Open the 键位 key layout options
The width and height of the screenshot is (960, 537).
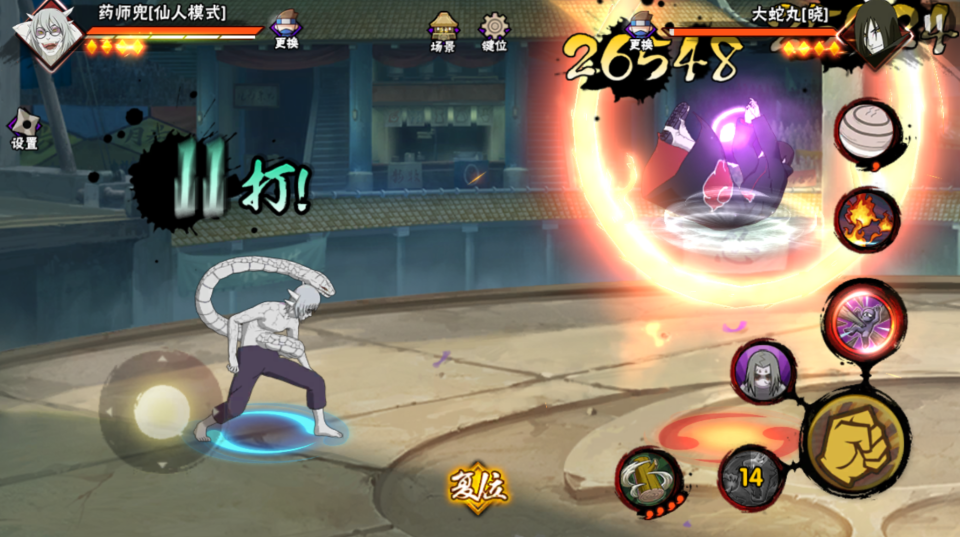pos(494,31)
